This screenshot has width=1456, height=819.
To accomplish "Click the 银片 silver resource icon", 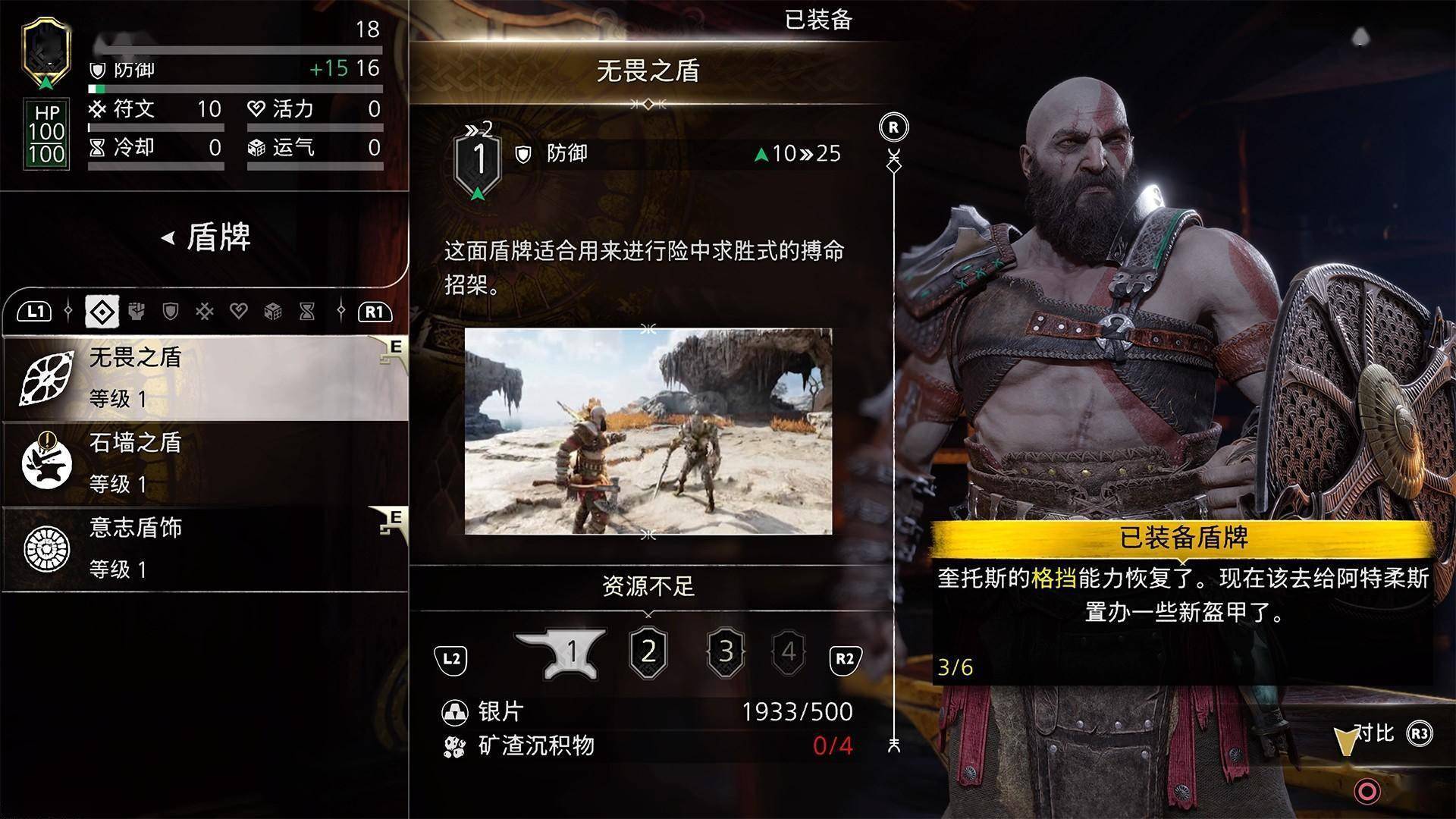I will pyautogui.click(x=456, y=711).
